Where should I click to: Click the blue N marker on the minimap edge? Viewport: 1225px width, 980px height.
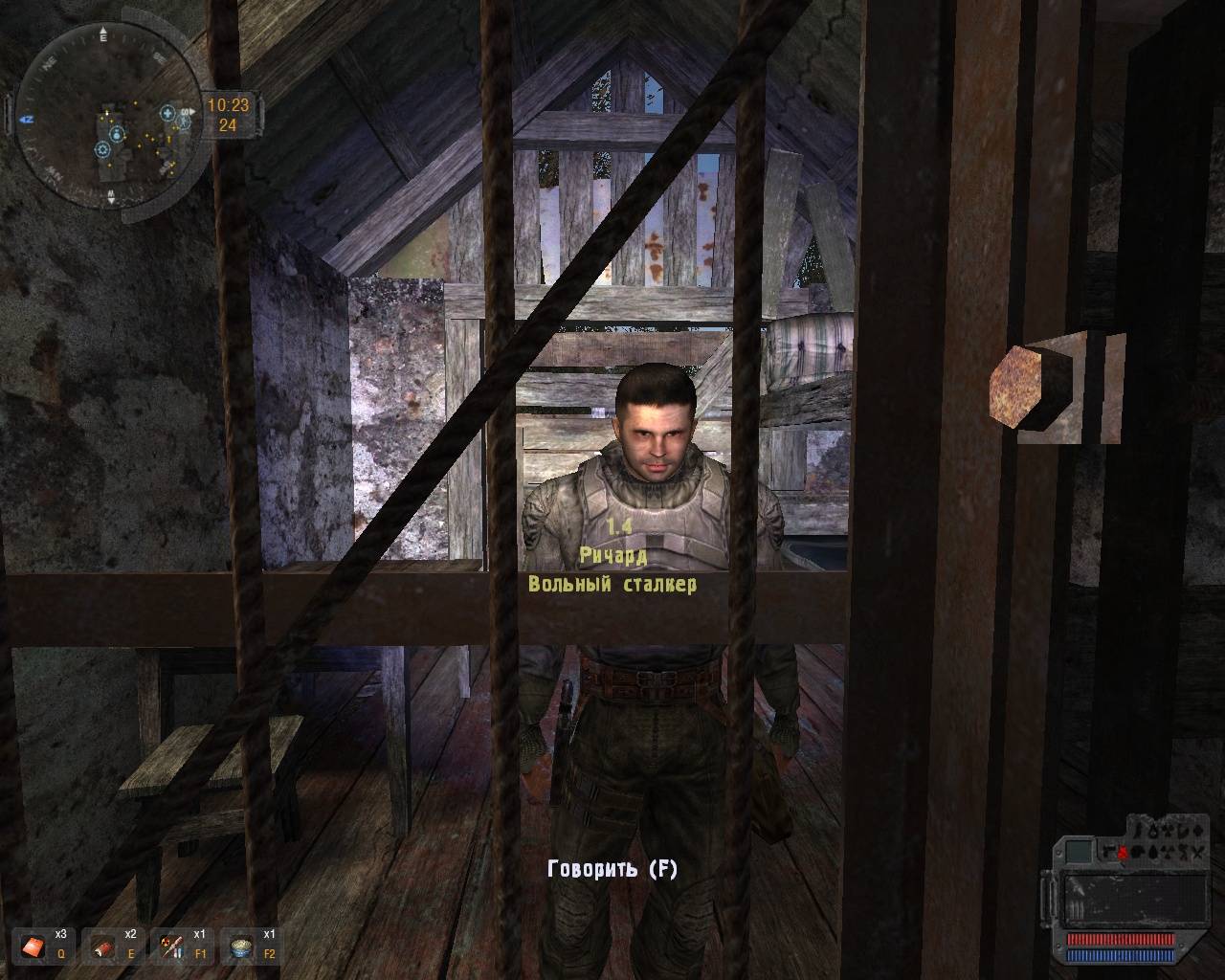tap(26, 119)
